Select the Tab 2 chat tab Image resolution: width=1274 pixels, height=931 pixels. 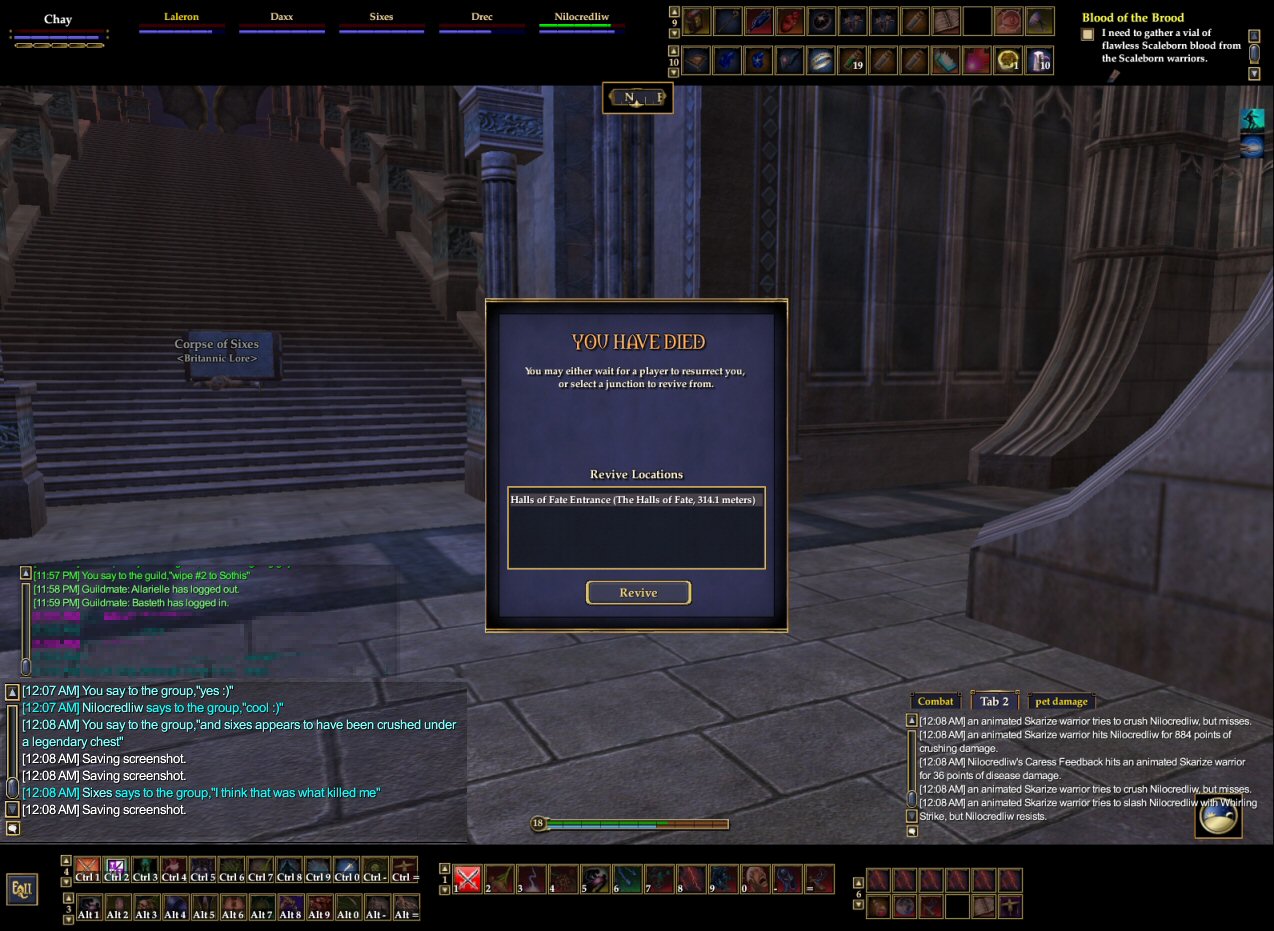pyautogui.click(x=993, y=701)
